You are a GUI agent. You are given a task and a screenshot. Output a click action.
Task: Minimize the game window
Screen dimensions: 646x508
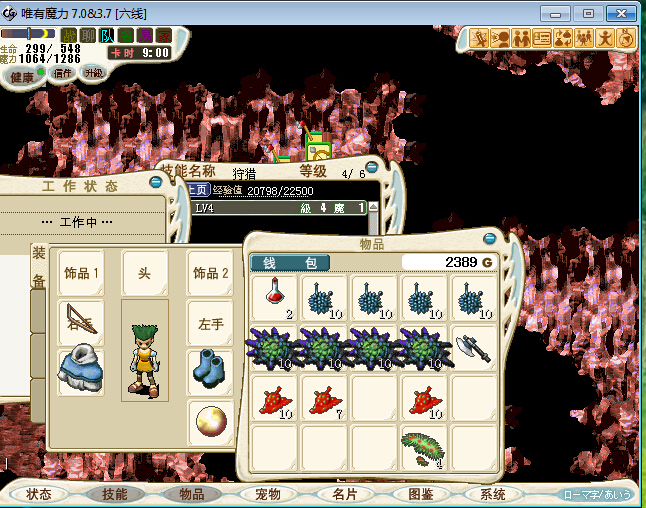point(560,13)
